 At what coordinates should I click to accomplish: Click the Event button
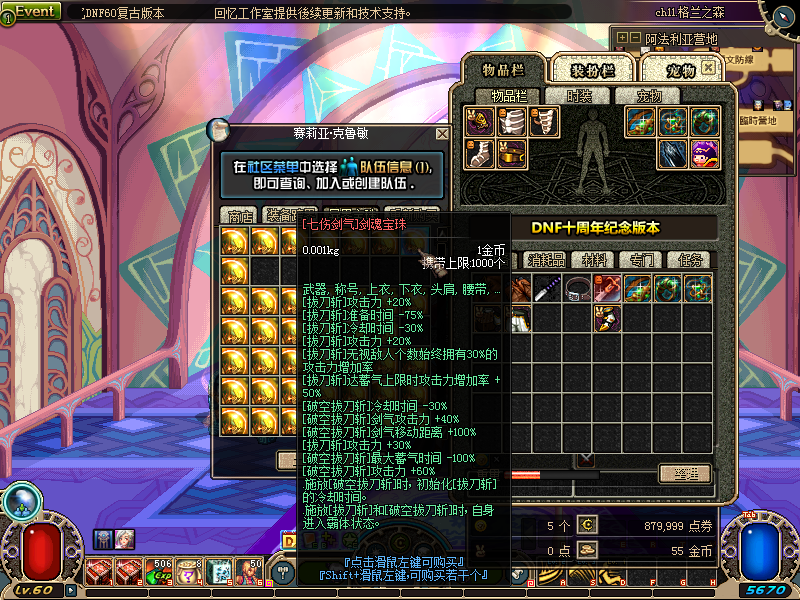click(x=38, y=11)
